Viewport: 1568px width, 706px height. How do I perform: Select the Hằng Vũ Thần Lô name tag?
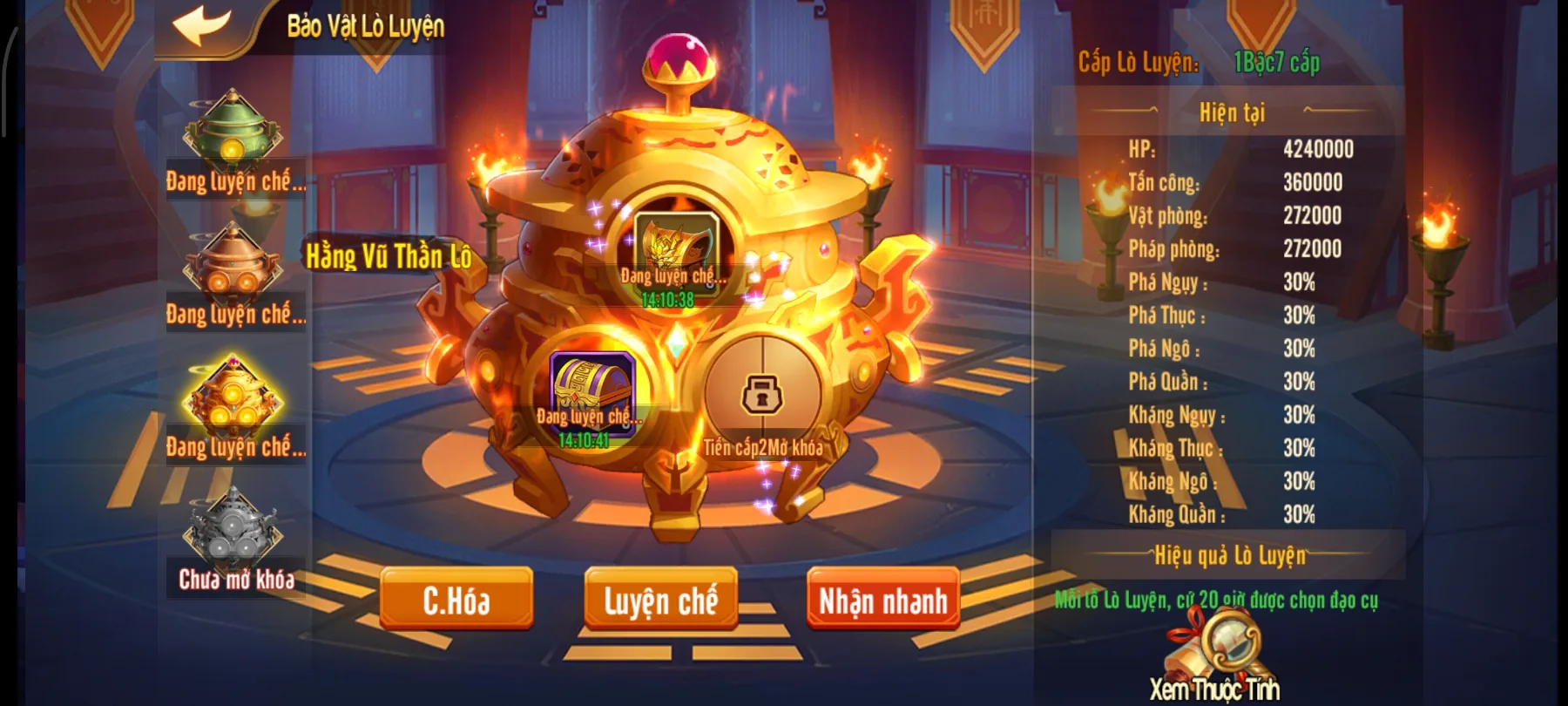(x=389, y=257)
